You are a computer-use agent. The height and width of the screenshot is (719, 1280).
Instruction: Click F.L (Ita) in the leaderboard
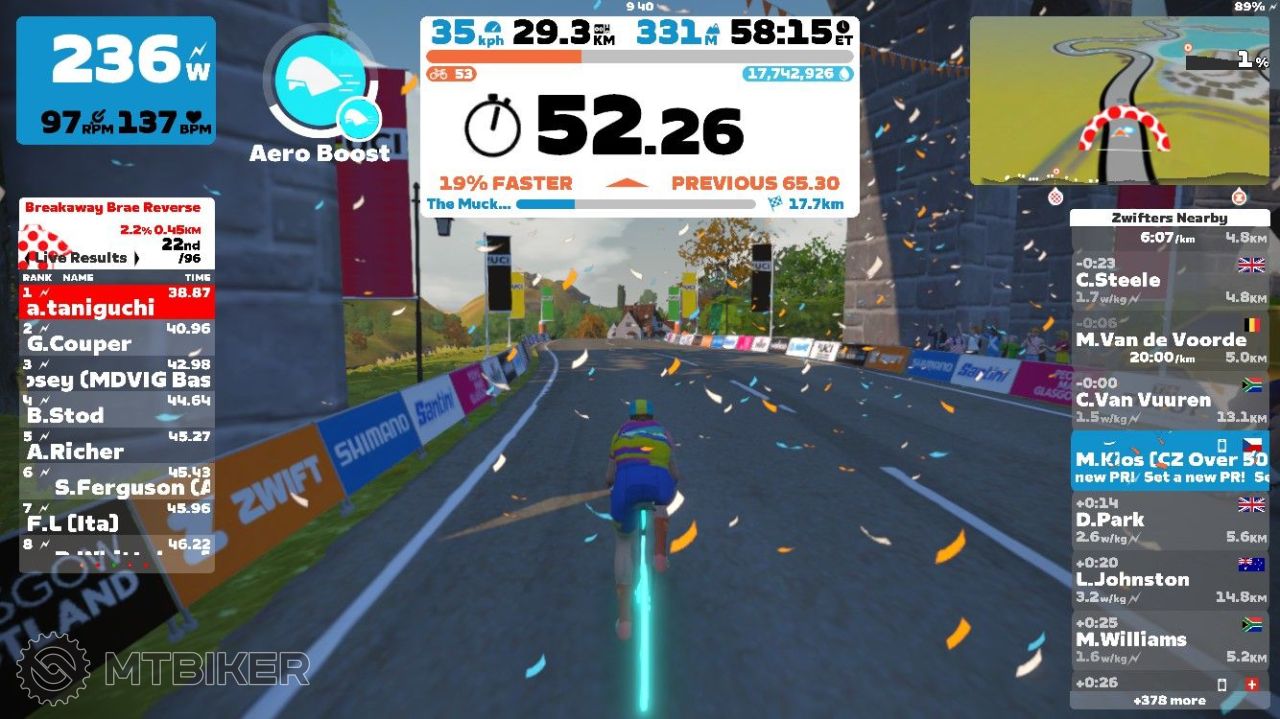pos(117,517)
